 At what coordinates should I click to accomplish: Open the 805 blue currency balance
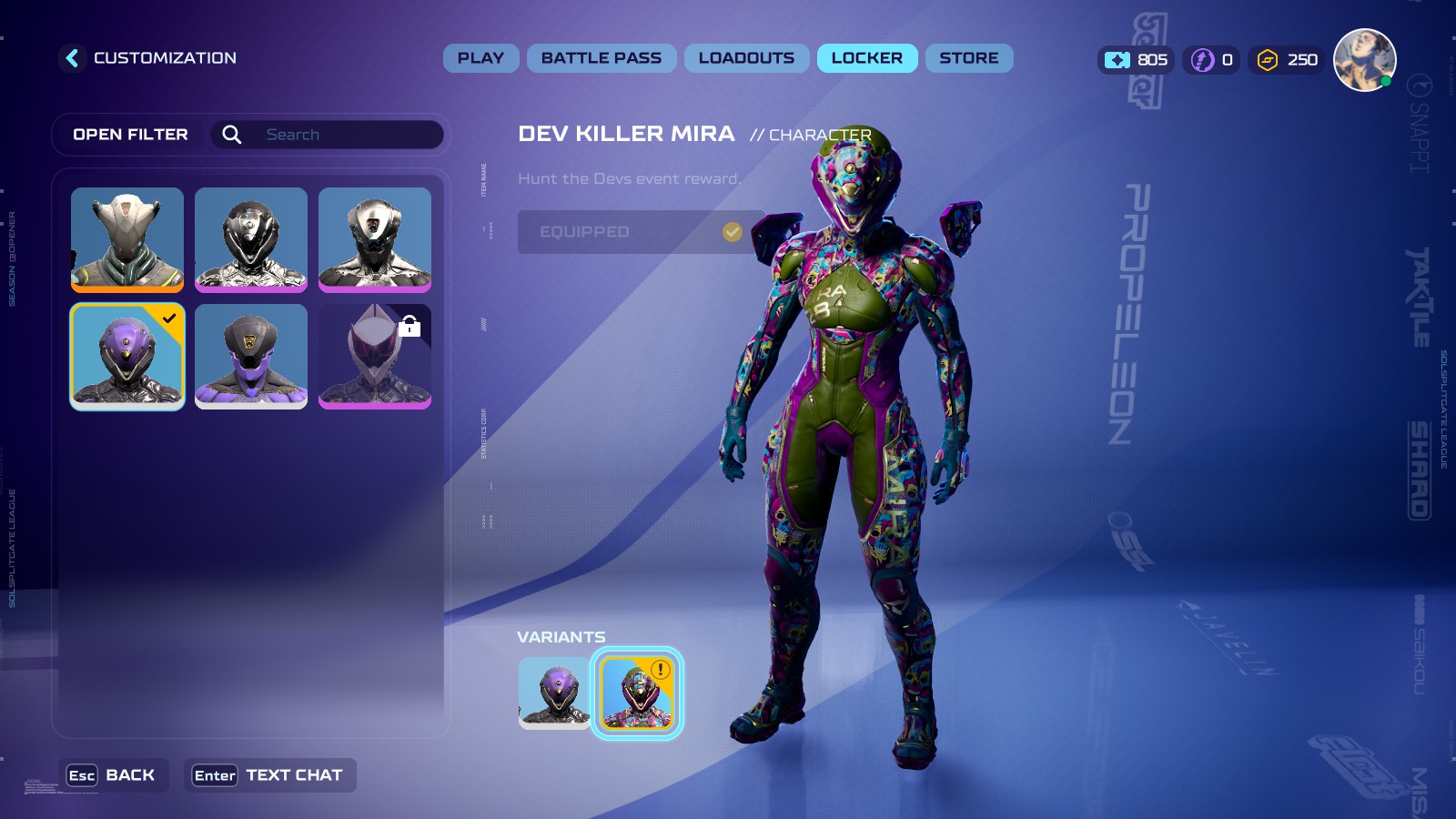click(1136, 60)
